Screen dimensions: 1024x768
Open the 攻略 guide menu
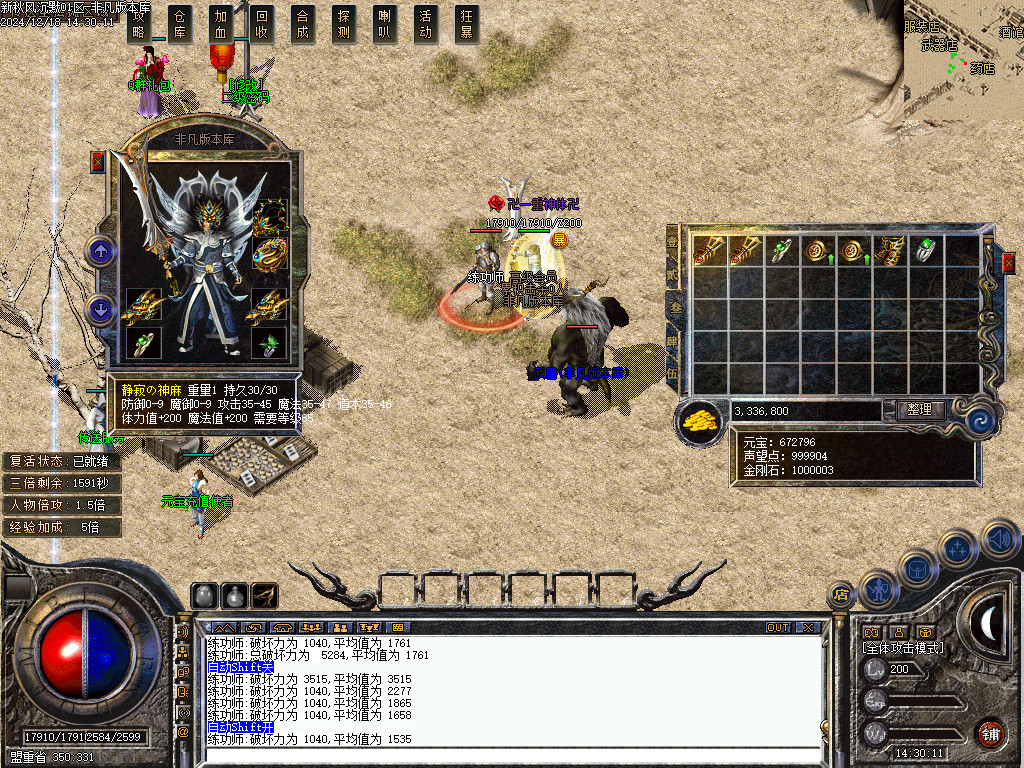[x=139, y=23]
